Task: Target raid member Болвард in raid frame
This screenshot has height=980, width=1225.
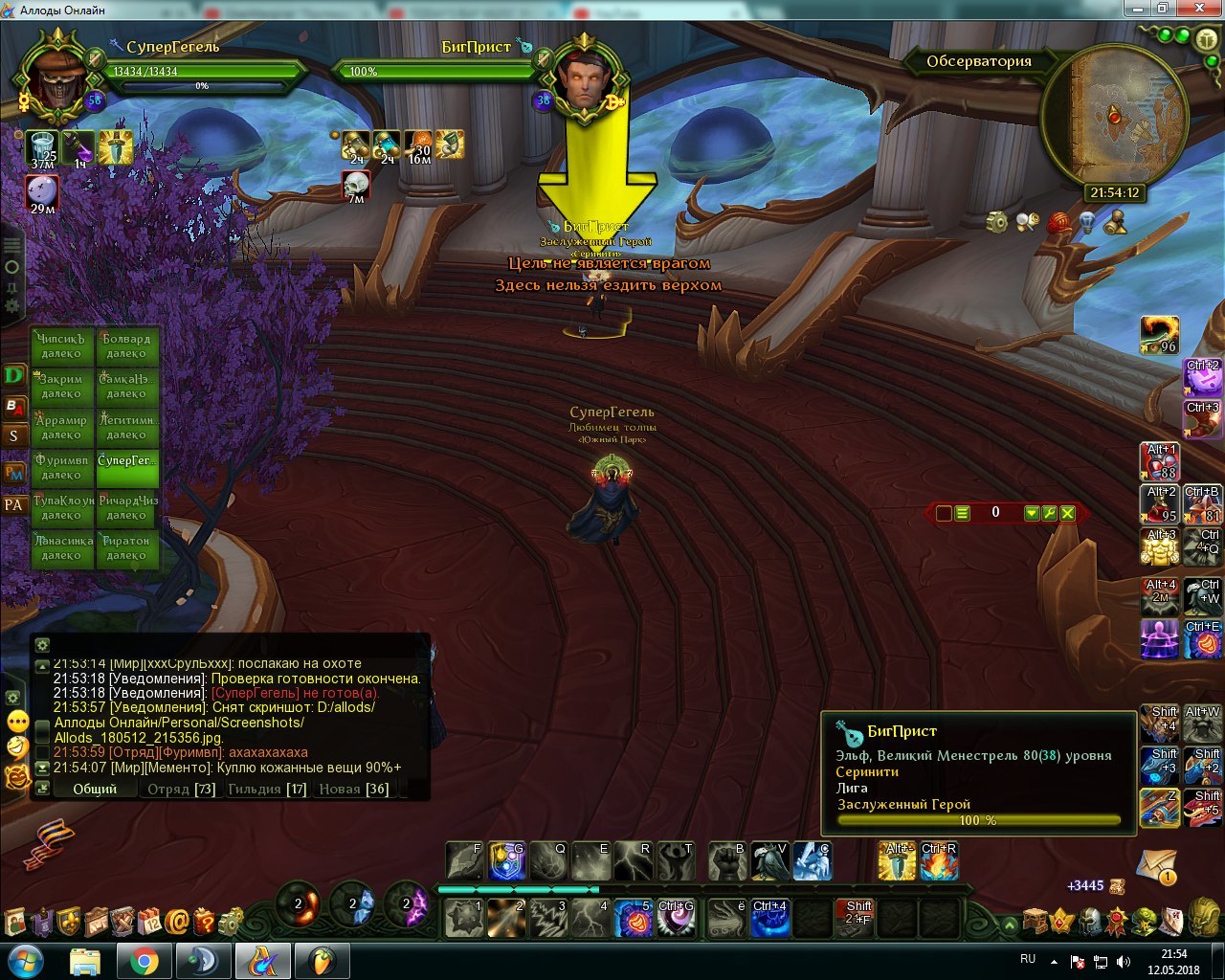Action: 126,345
